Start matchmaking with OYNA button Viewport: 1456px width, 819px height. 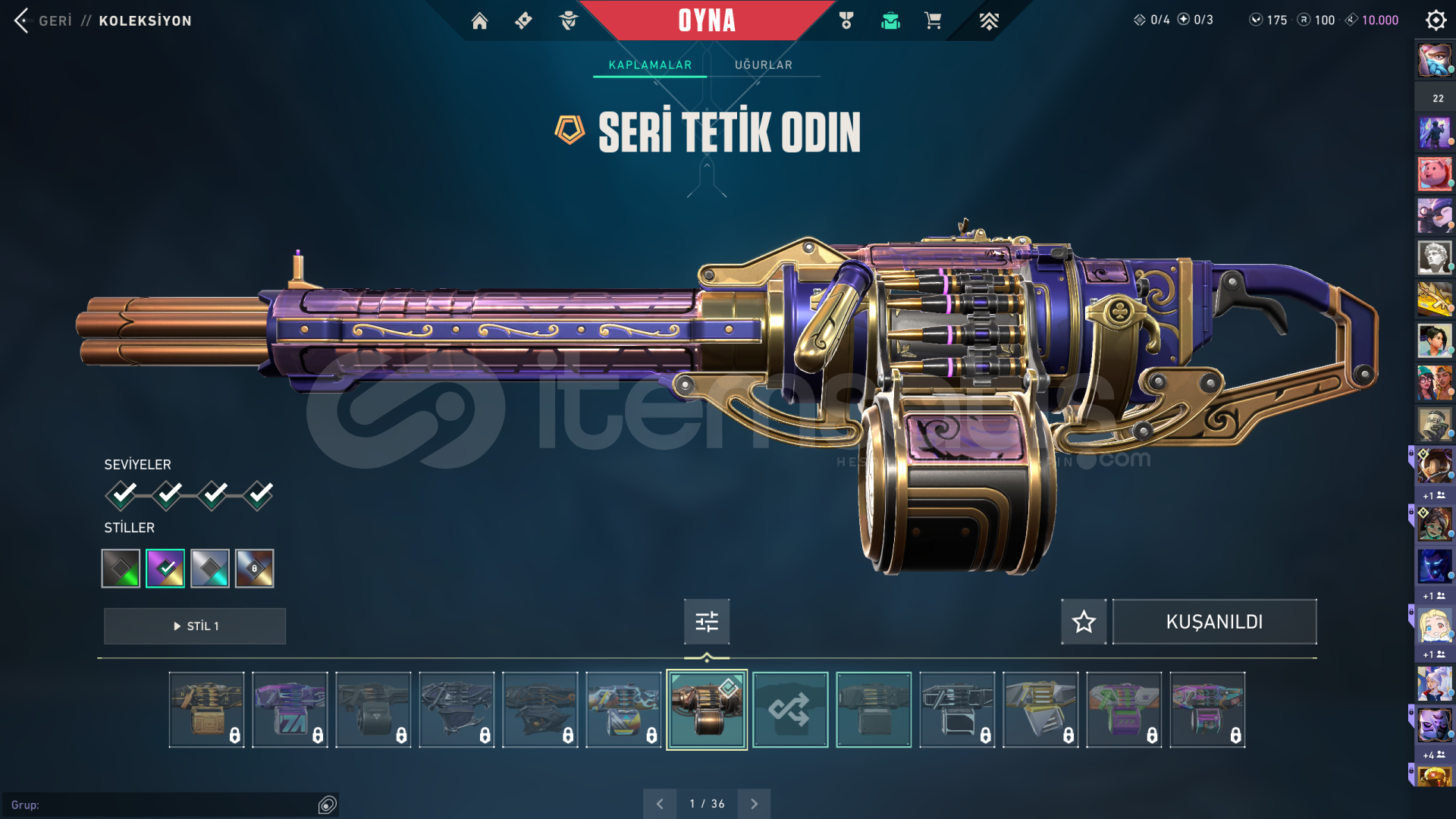[x=706, y=20]
